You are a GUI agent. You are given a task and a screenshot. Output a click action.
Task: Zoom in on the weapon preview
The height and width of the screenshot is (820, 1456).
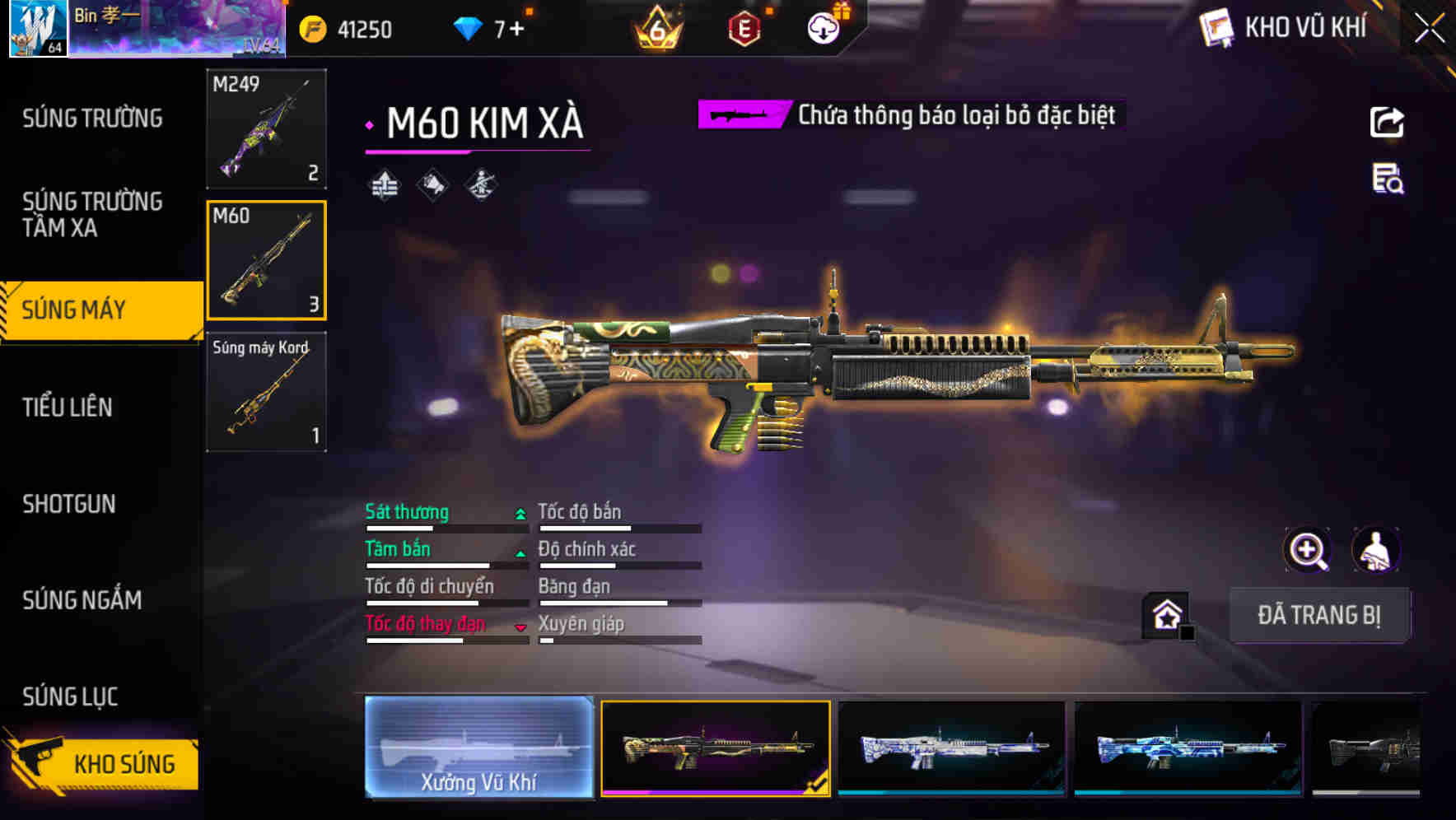(1308, 550)
